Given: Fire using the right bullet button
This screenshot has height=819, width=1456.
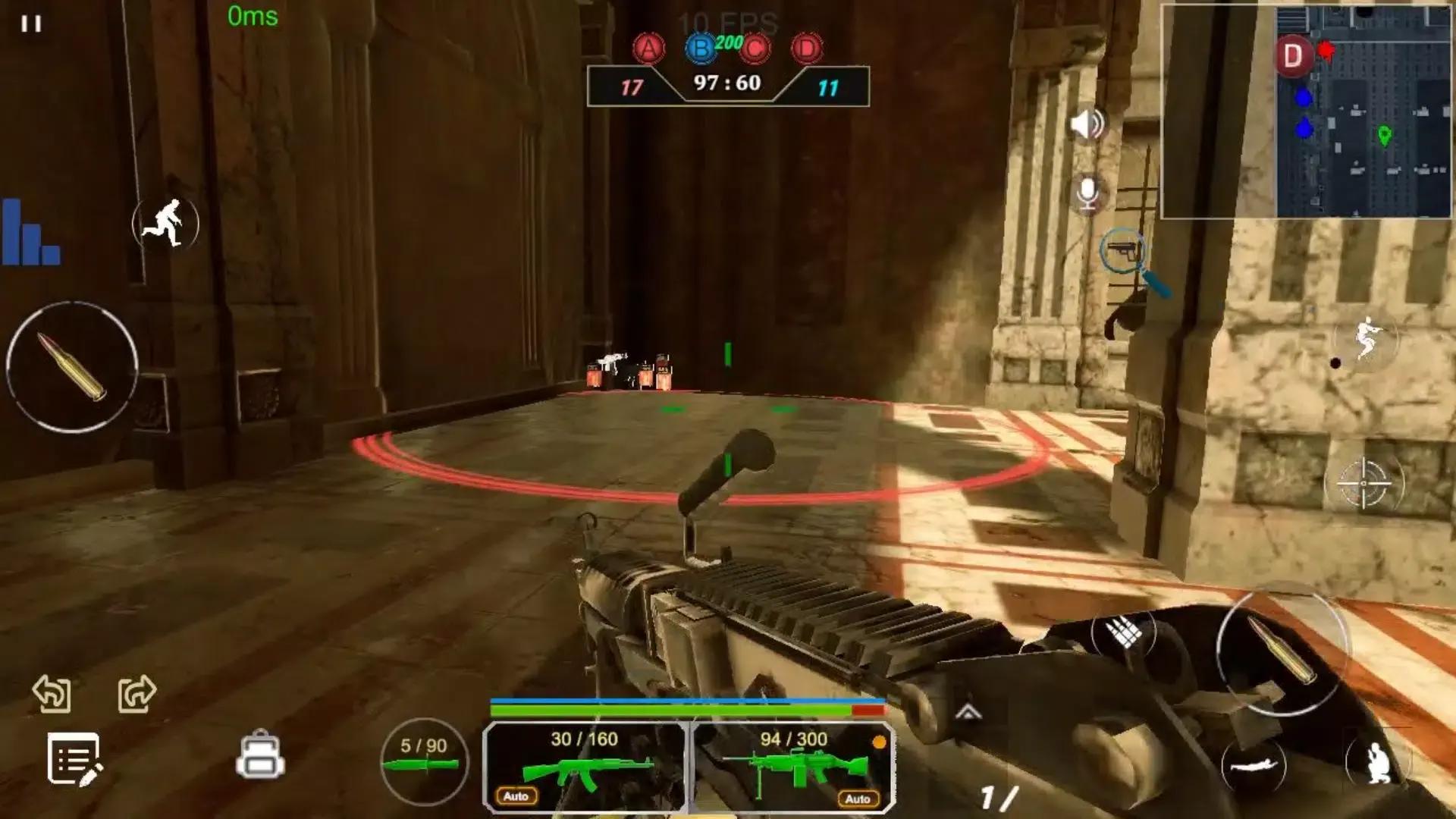Looking at the screenshot, I should click(1281, 651).
